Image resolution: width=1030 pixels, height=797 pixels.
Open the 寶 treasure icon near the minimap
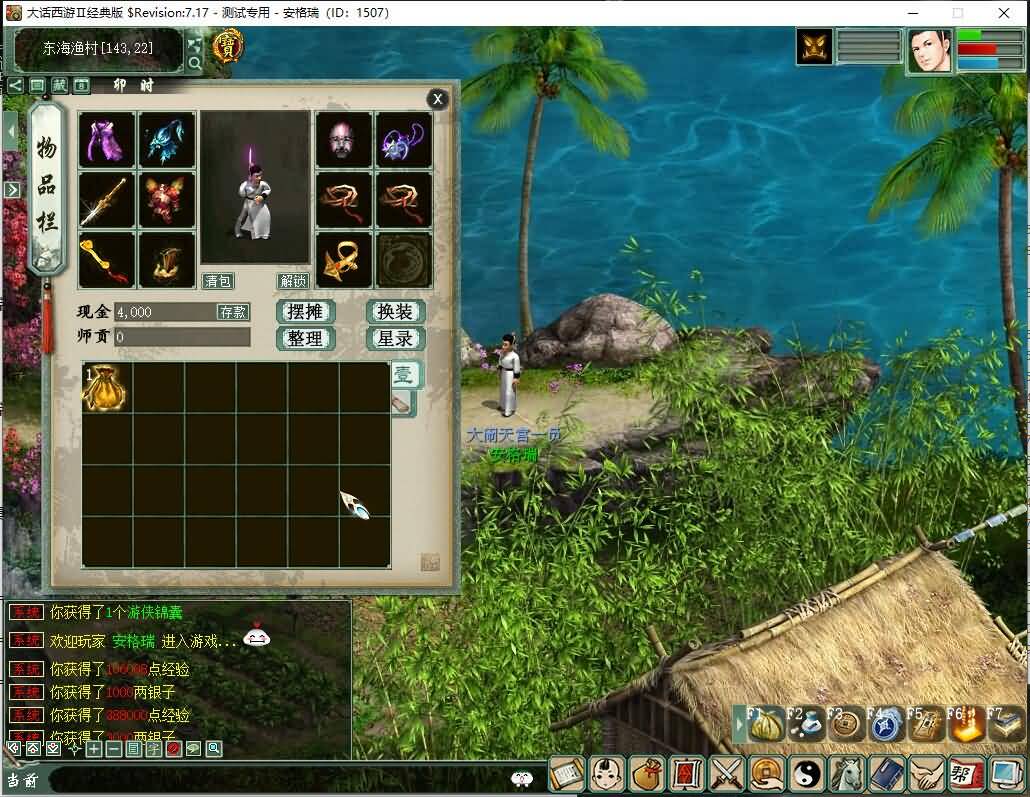point(228,46)
